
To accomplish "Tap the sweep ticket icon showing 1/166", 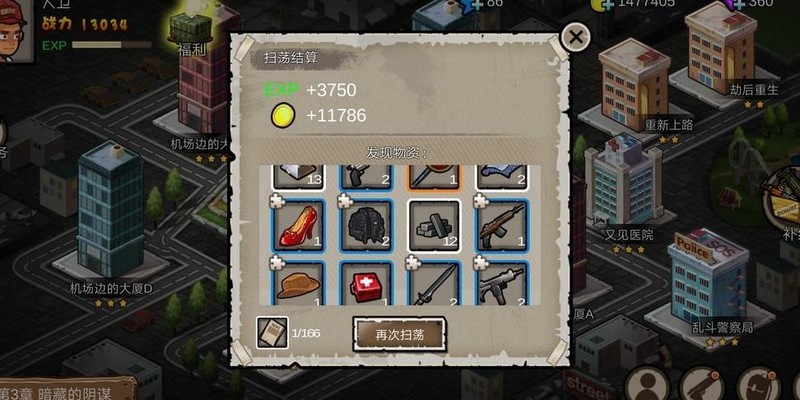I will (272, 333).
